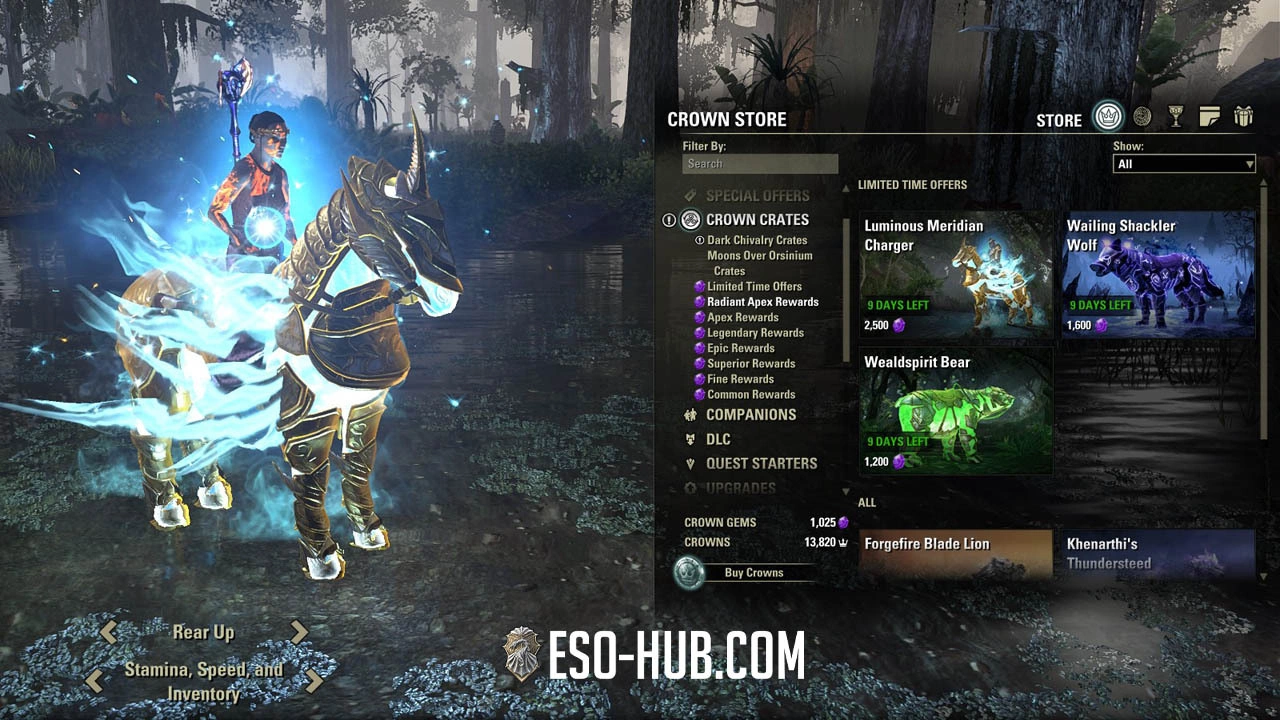Select the Crown Crates category

click(756, 220)
